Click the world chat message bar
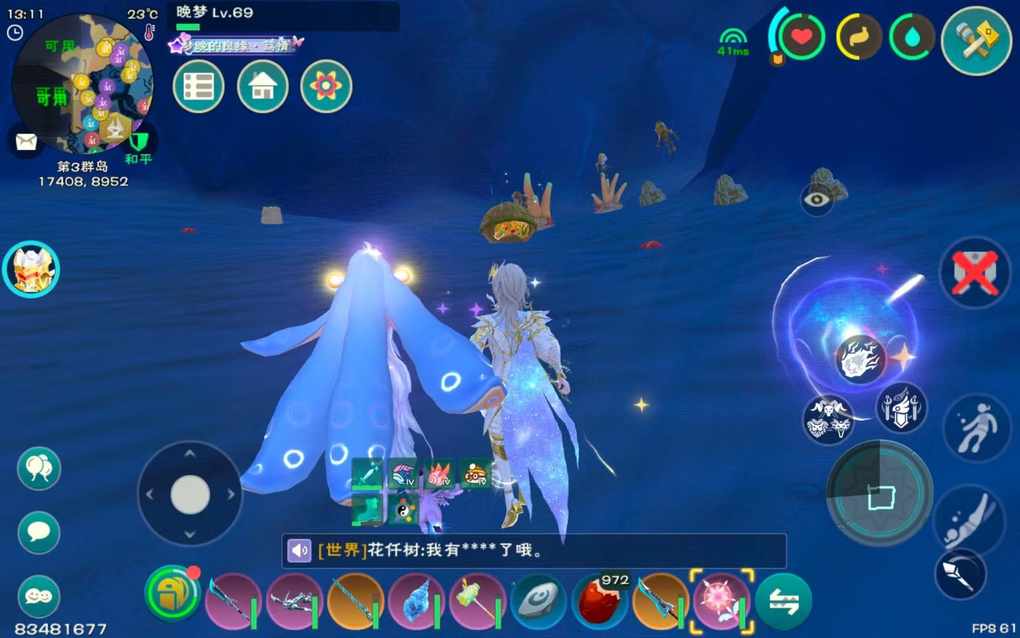This screenshot has width=1020, height=638. pos(533,551)
